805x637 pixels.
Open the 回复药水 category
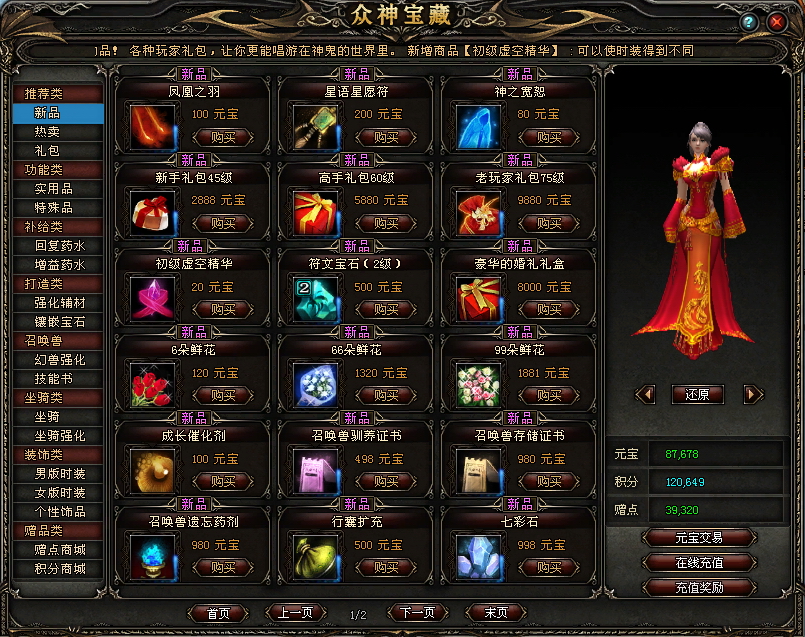tap(60, 246)
